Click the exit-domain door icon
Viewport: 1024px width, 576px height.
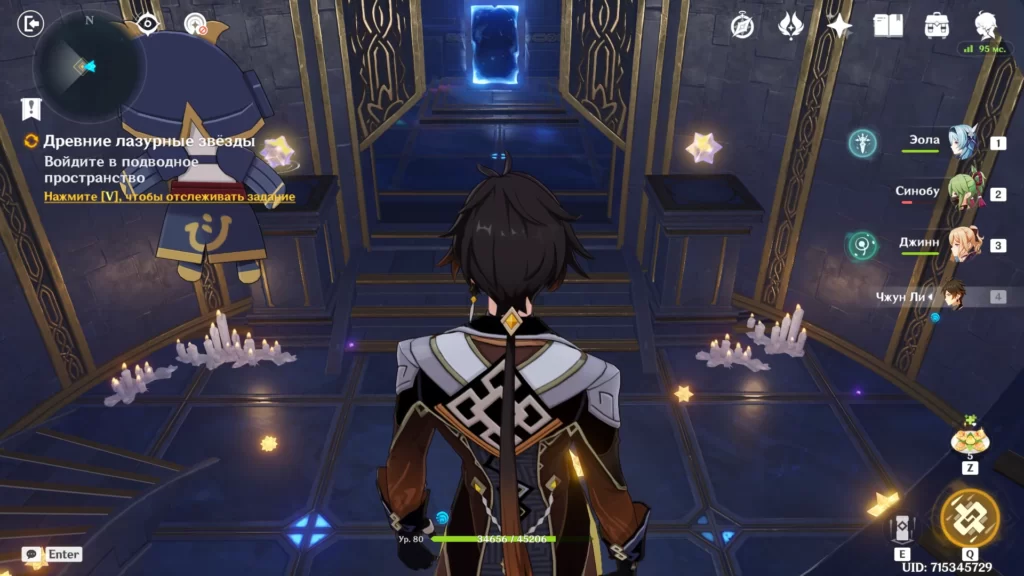tap(31, 23)
